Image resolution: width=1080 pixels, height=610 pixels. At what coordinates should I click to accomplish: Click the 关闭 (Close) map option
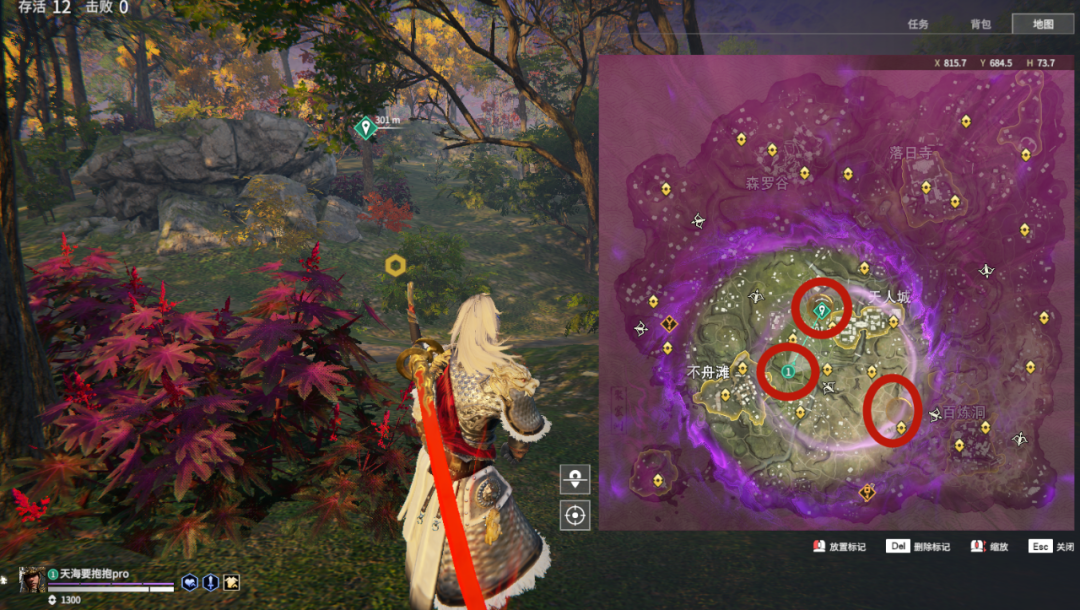(1053, 547)
